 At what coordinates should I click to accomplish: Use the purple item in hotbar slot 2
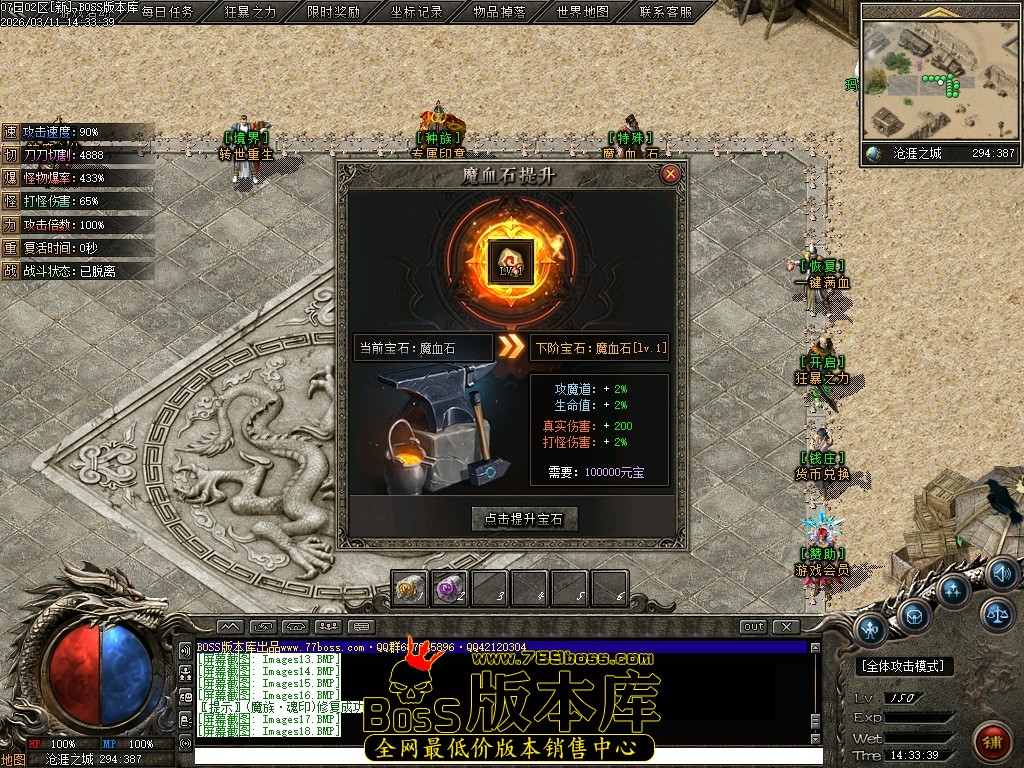click(450, 588)
